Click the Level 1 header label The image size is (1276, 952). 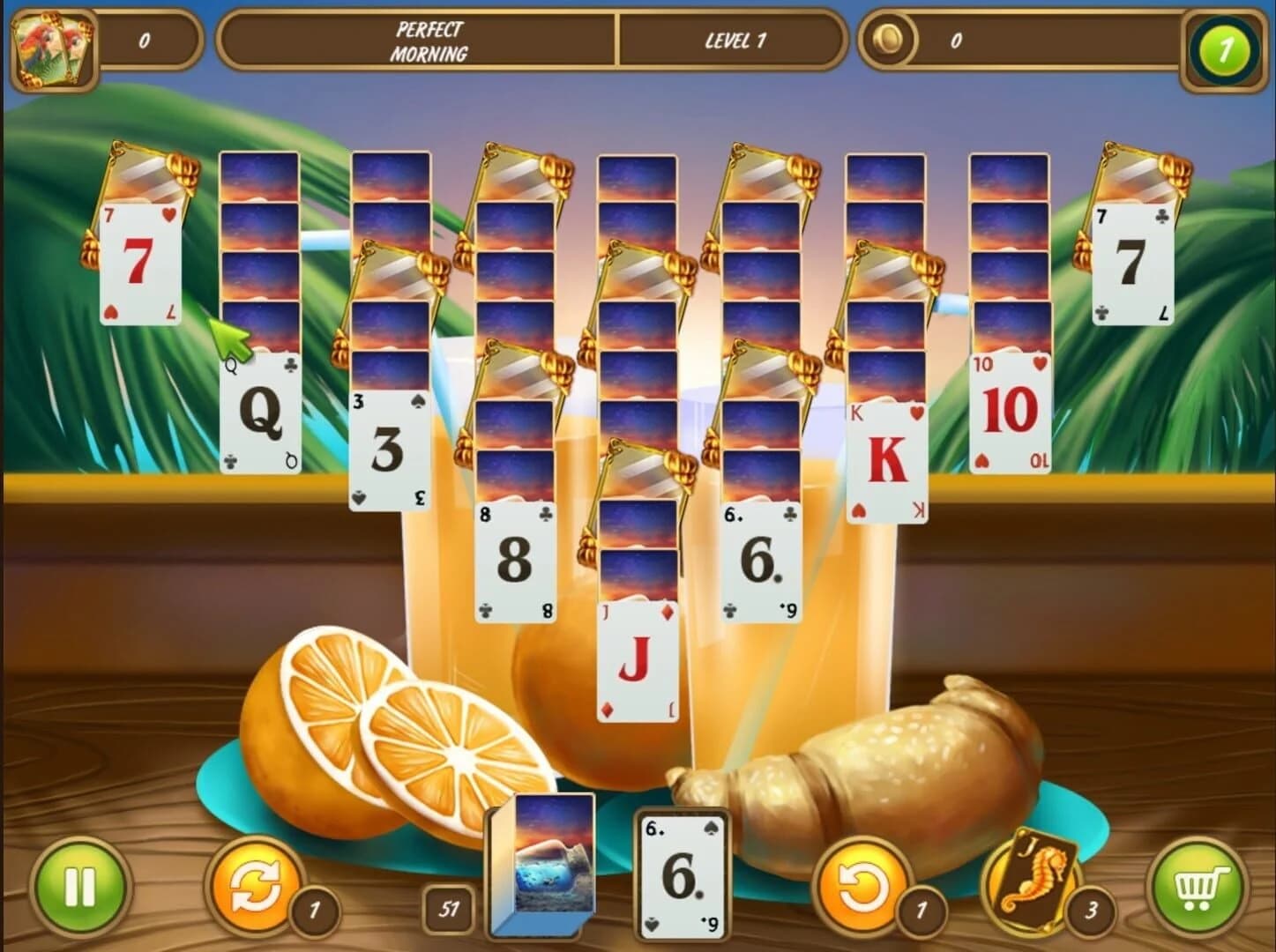coord(734,39)
